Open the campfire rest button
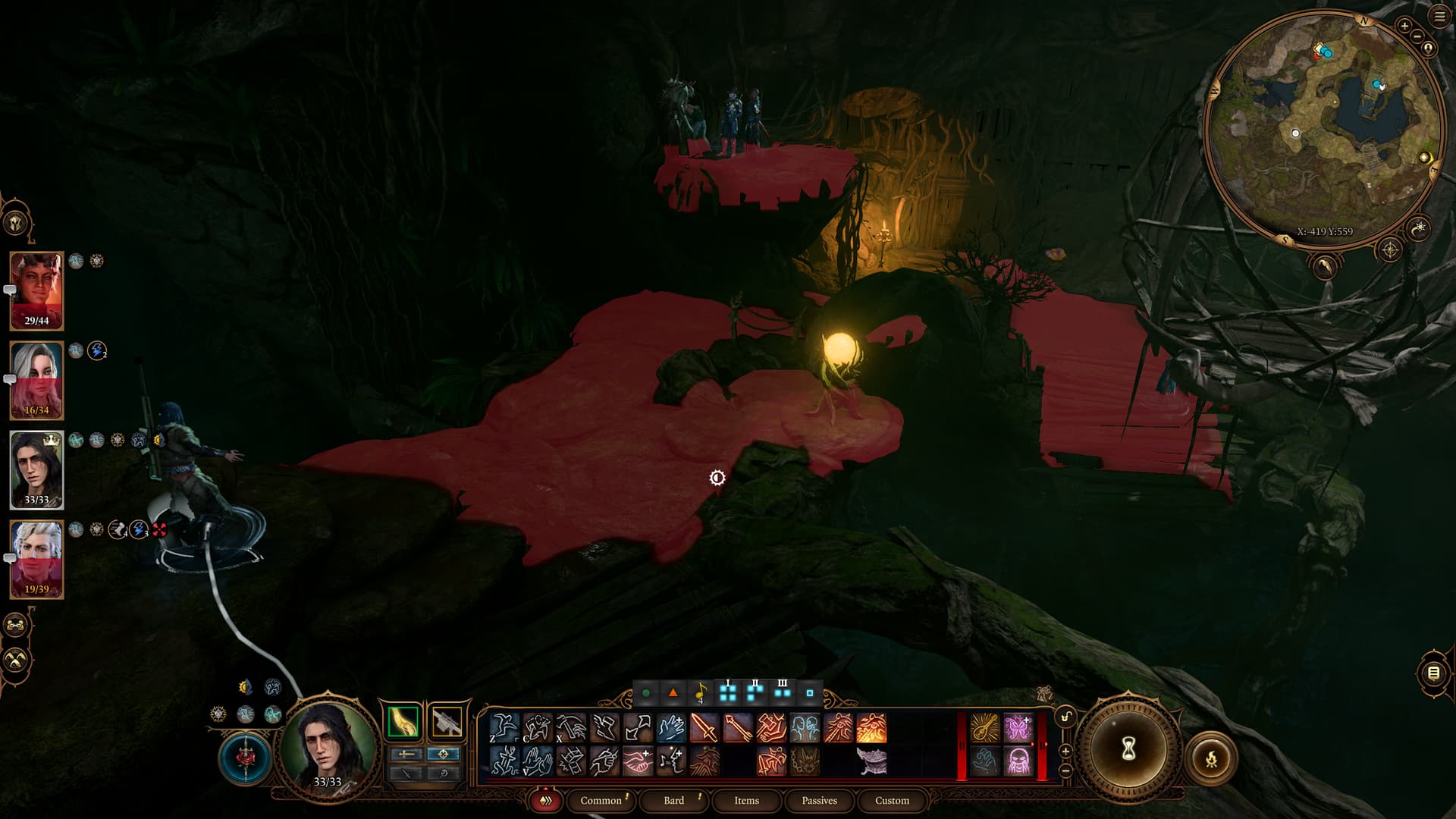The image size is (1456, 819). pyautogui.click(x=1211, y=758)
